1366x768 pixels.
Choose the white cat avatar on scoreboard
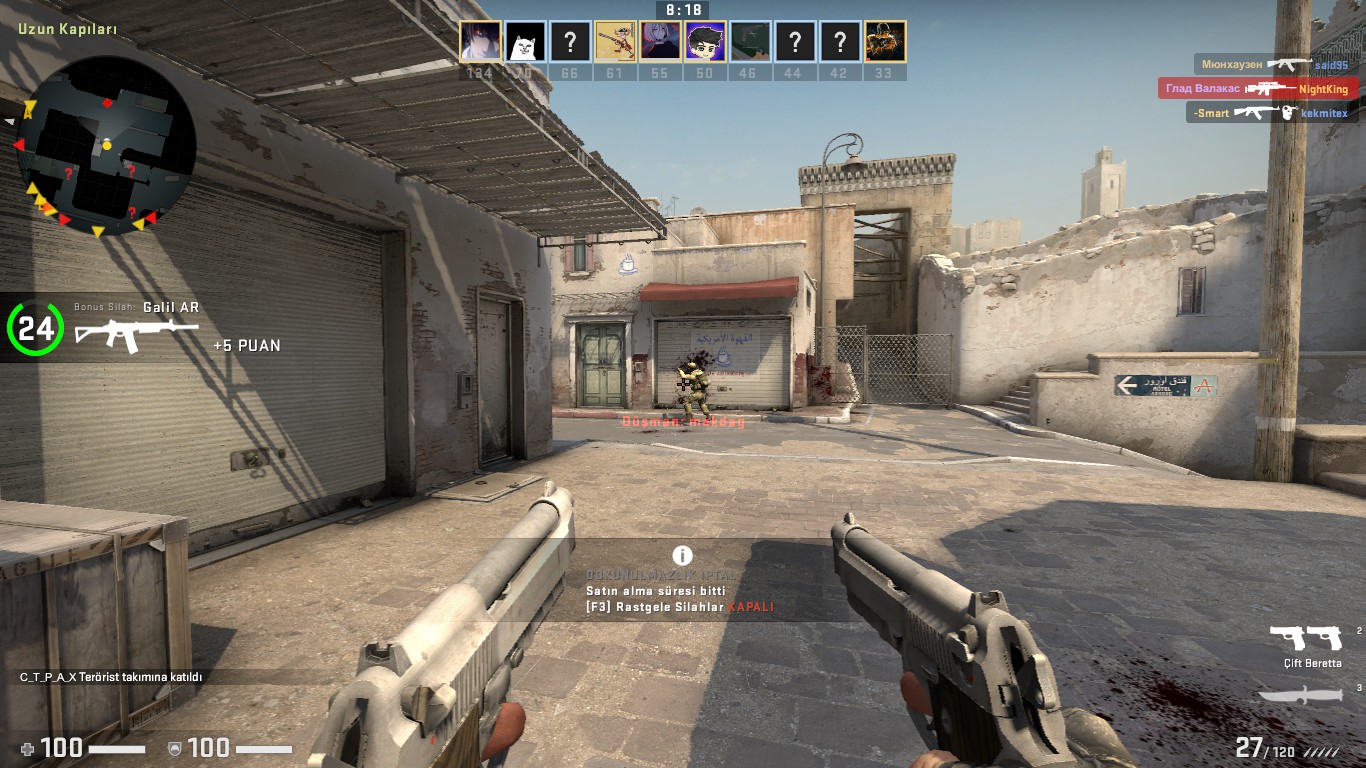525,42
